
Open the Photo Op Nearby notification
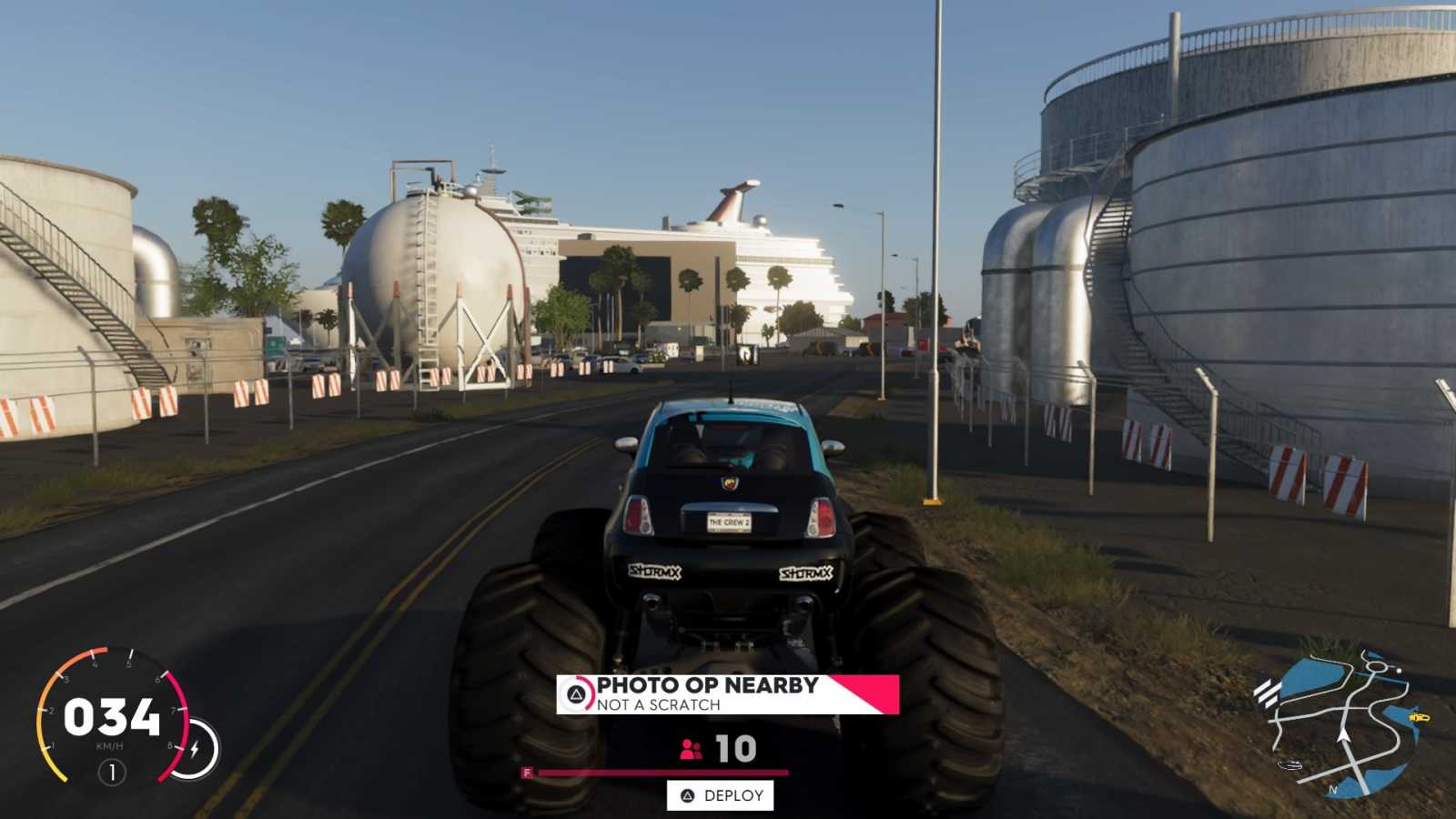coord(726,694)
